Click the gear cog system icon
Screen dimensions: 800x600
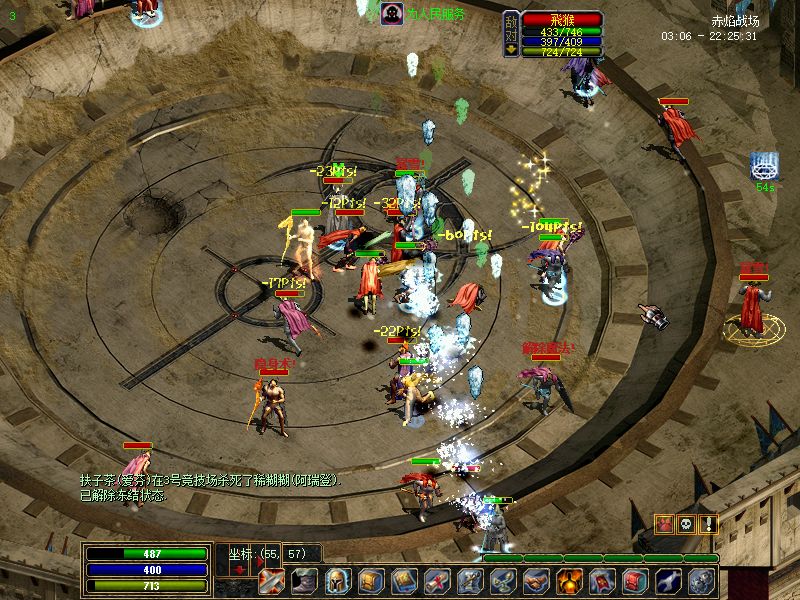[x=701, y=582]
